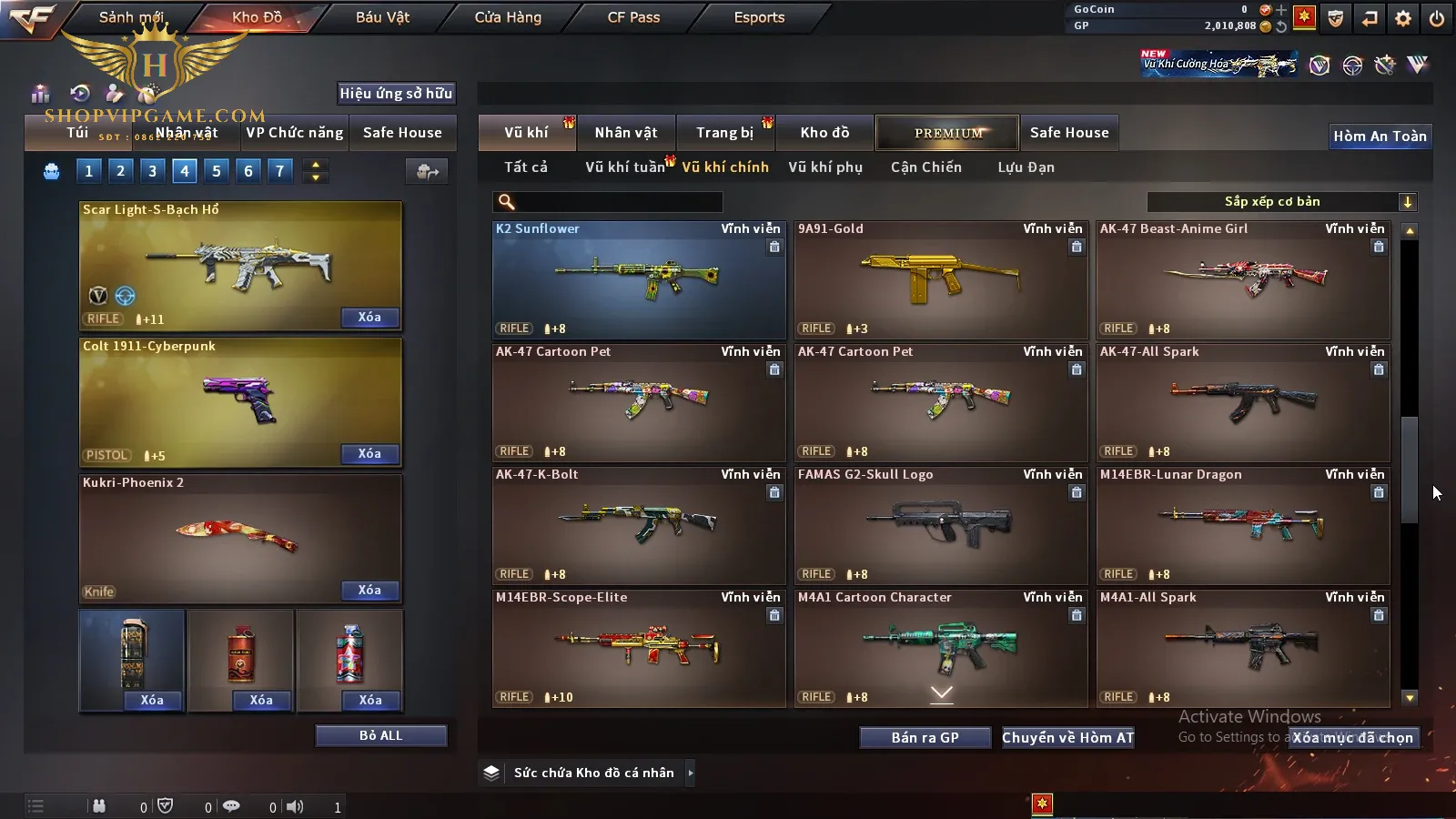Open the Cửa Hàng shop menu
This screenshot has width=1456, height=819.
click(508, 17)
